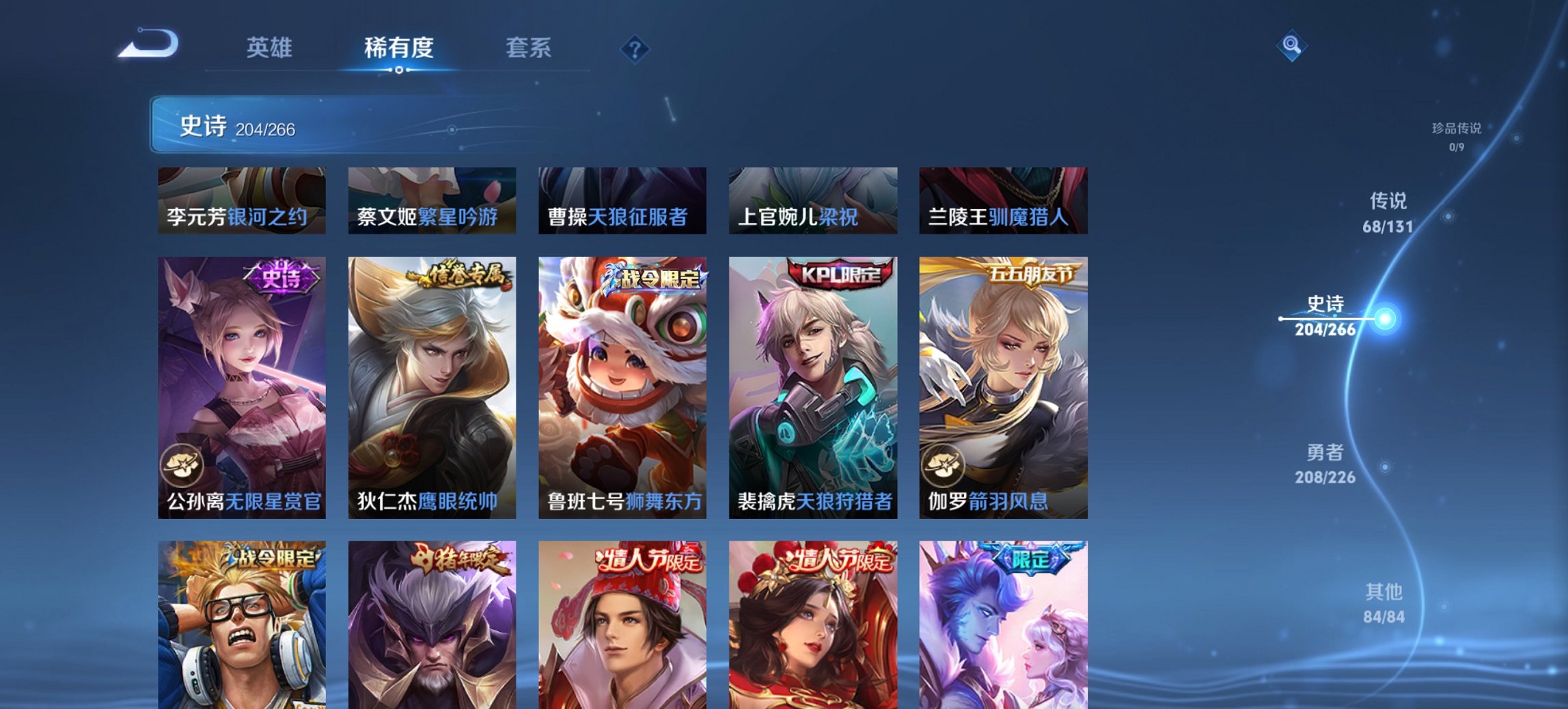The height and width of the screenshot is (709, 1568).
Task: Switch to the 套系 tab
Action: 529,48
